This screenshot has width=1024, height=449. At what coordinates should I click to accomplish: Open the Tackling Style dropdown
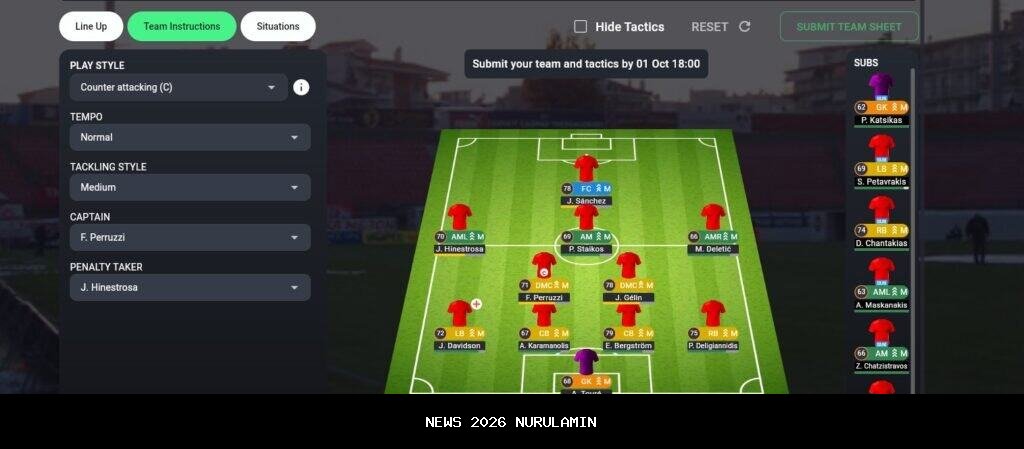tap(190, 187)
